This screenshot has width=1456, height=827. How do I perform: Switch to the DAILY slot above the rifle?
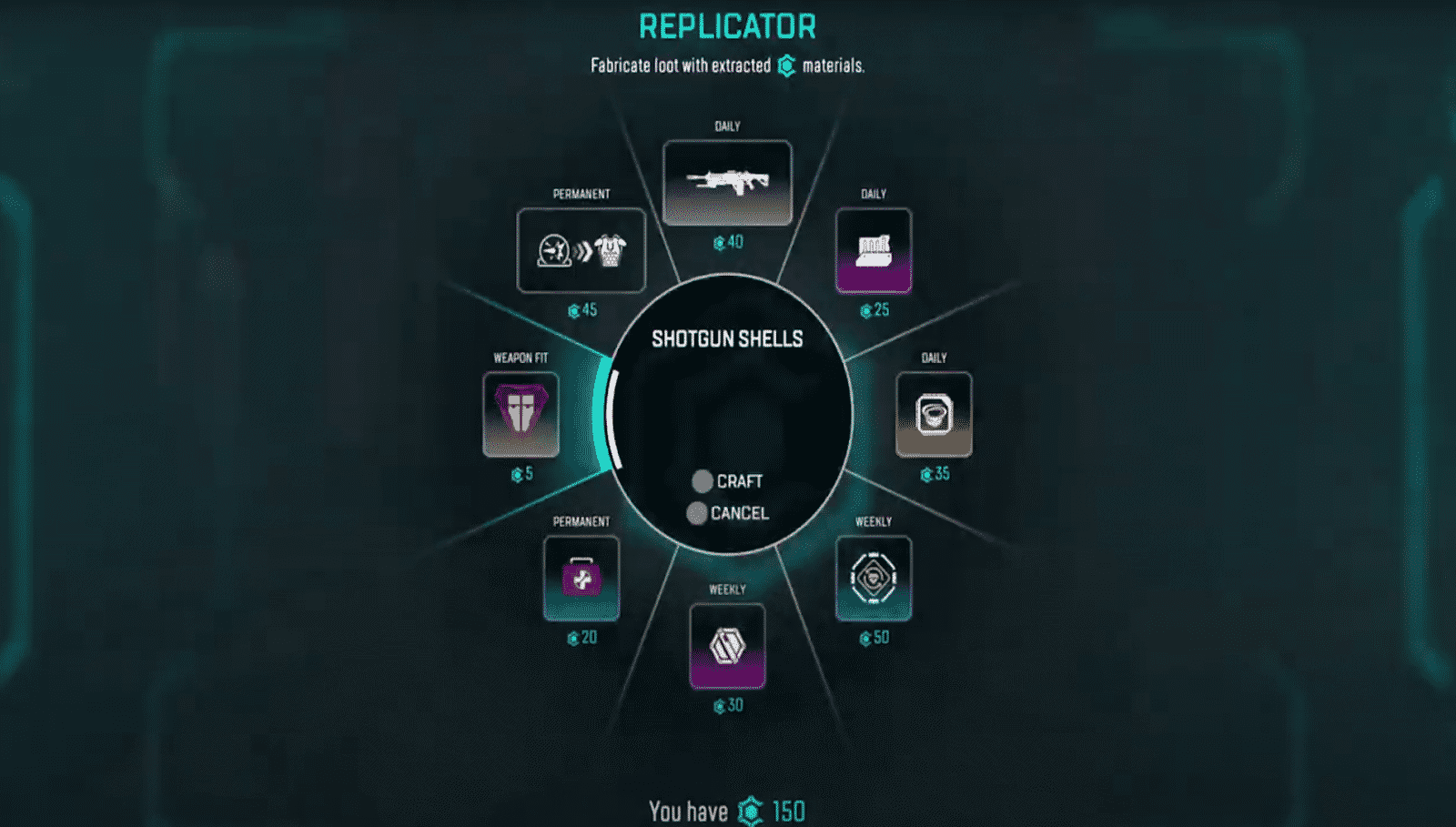(726, 125)
